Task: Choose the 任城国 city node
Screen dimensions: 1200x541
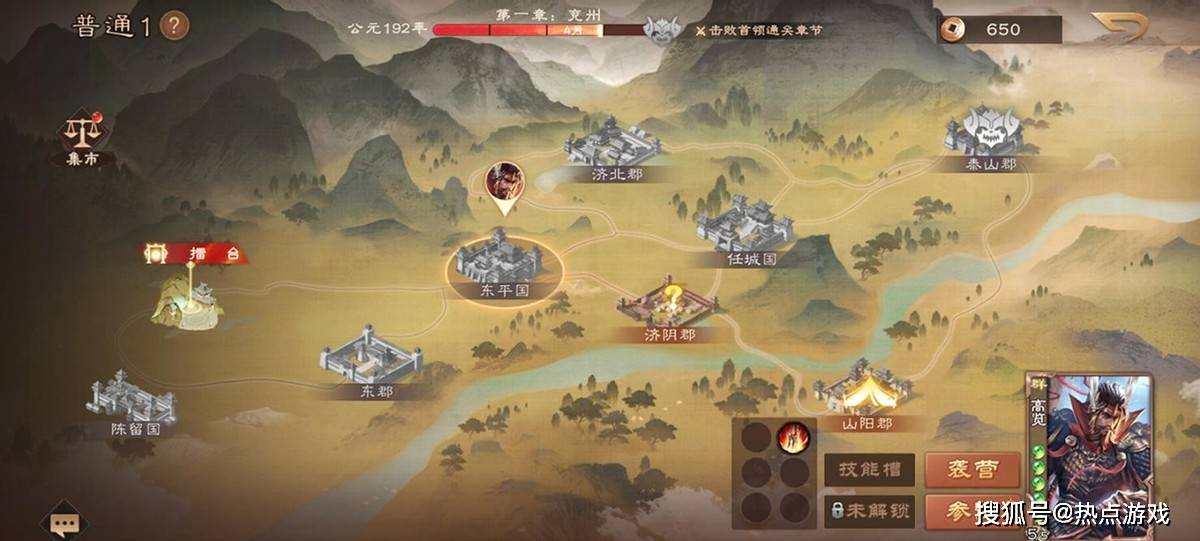Action: pyautogui.click(x=746, y=225)
